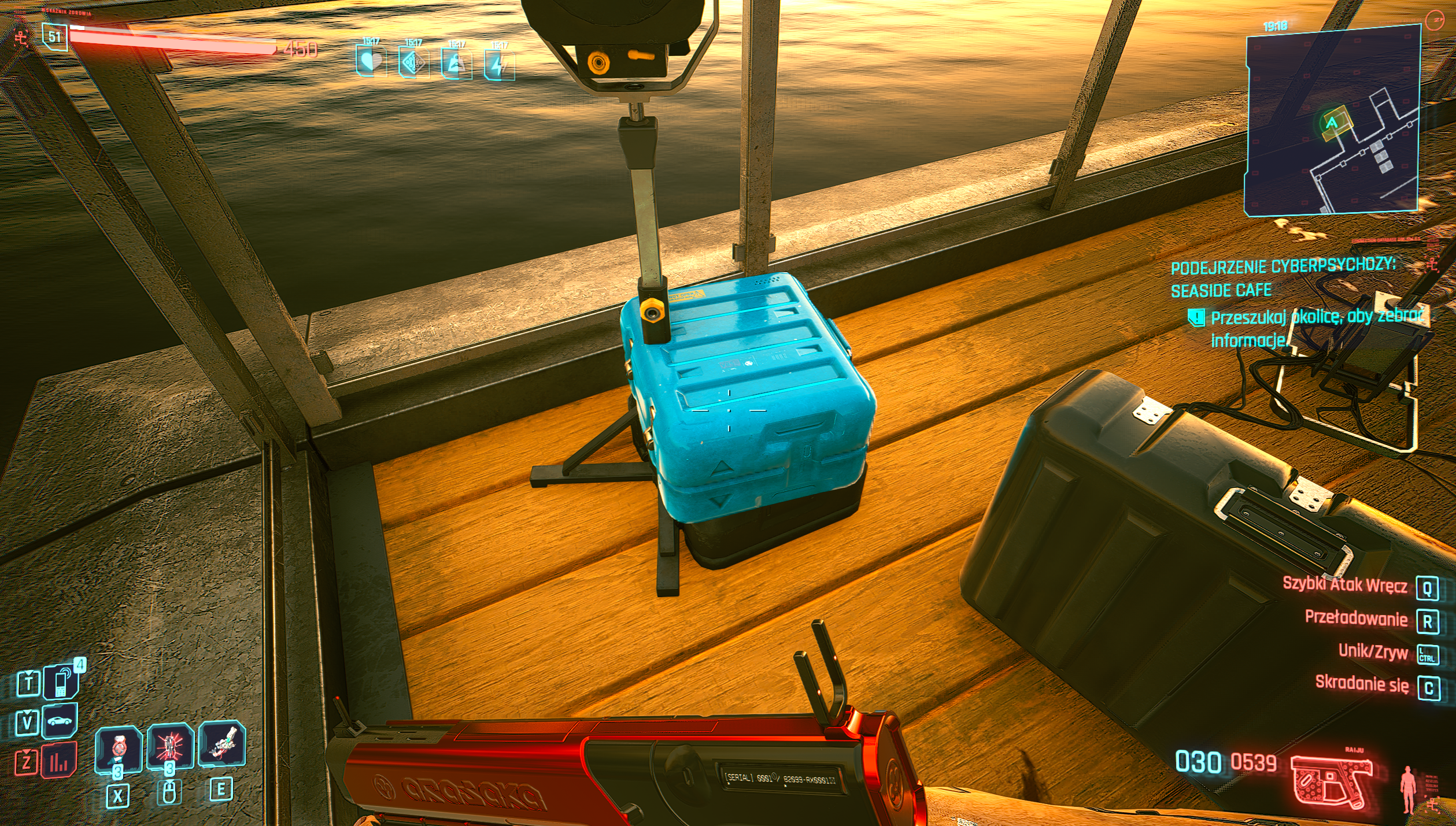
Task: Click the heart status buff icon
Action: point(371,61)
